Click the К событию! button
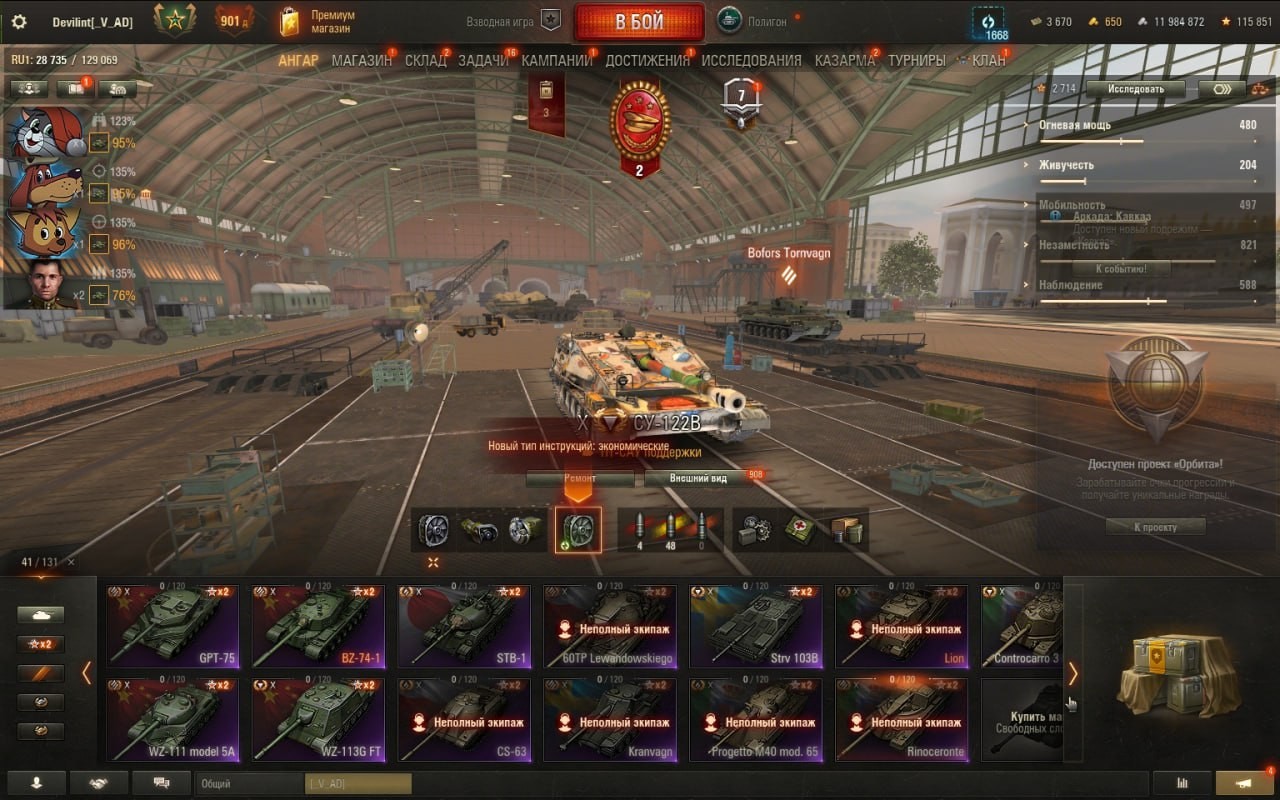1280x800 pixels. 1120,268
